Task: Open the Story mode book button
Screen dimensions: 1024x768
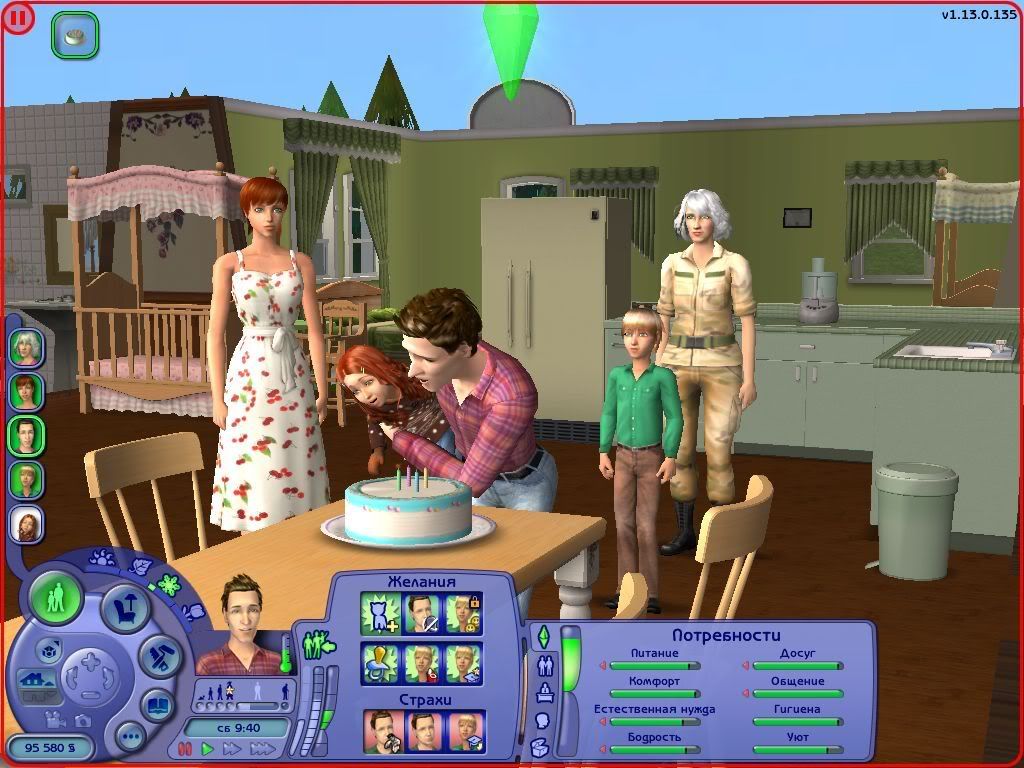Action: click(157, 706)
